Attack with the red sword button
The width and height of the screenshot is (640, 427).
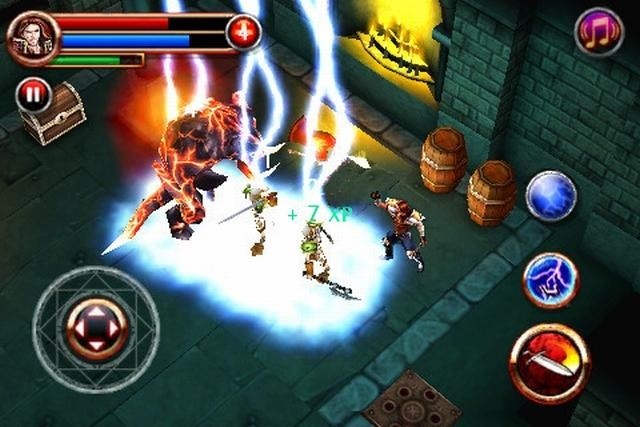[549, 363]
